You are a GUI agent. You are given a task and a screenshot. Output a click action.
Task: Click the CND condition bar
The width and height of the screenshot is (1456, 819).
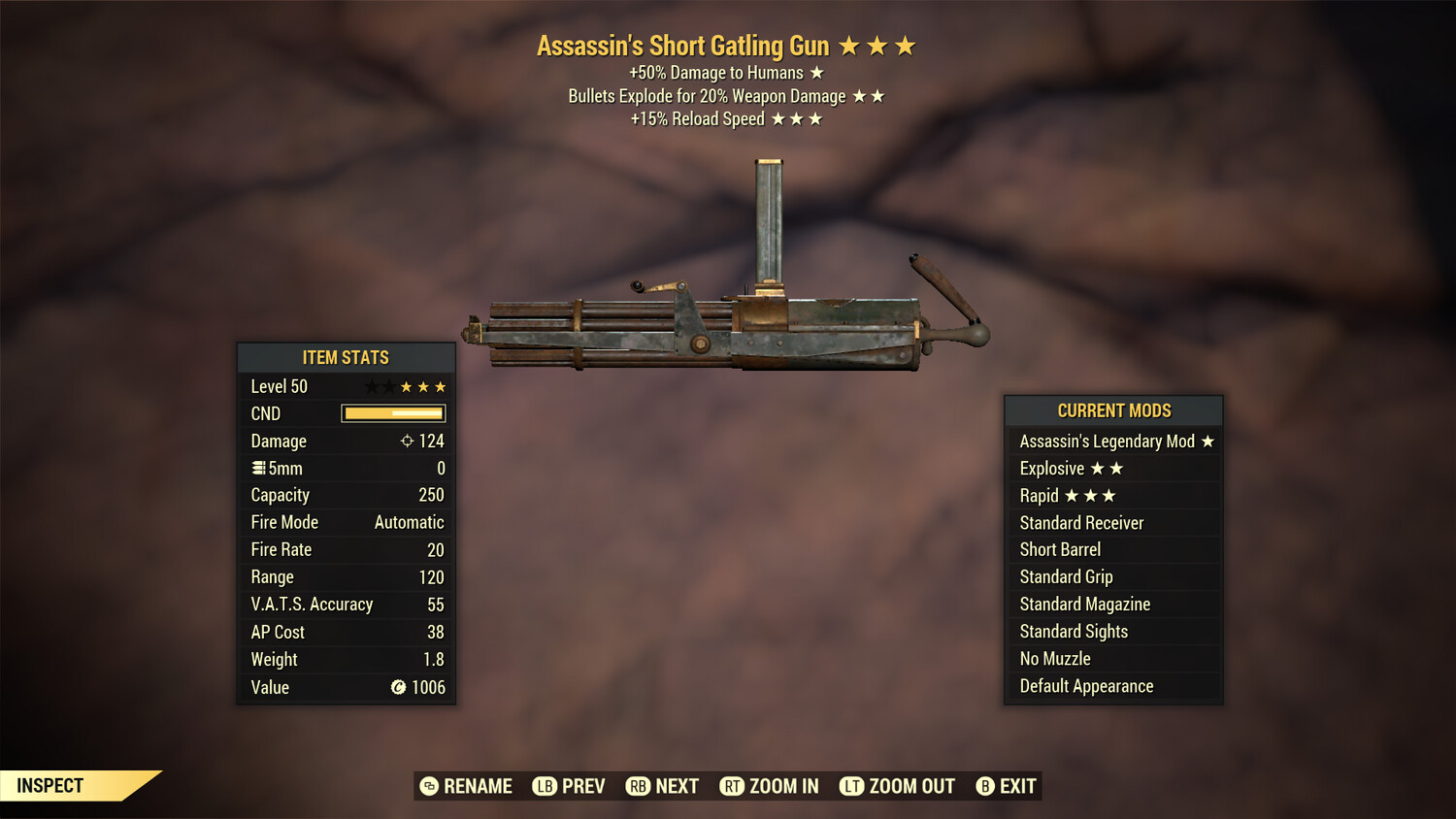coord(393,413)
